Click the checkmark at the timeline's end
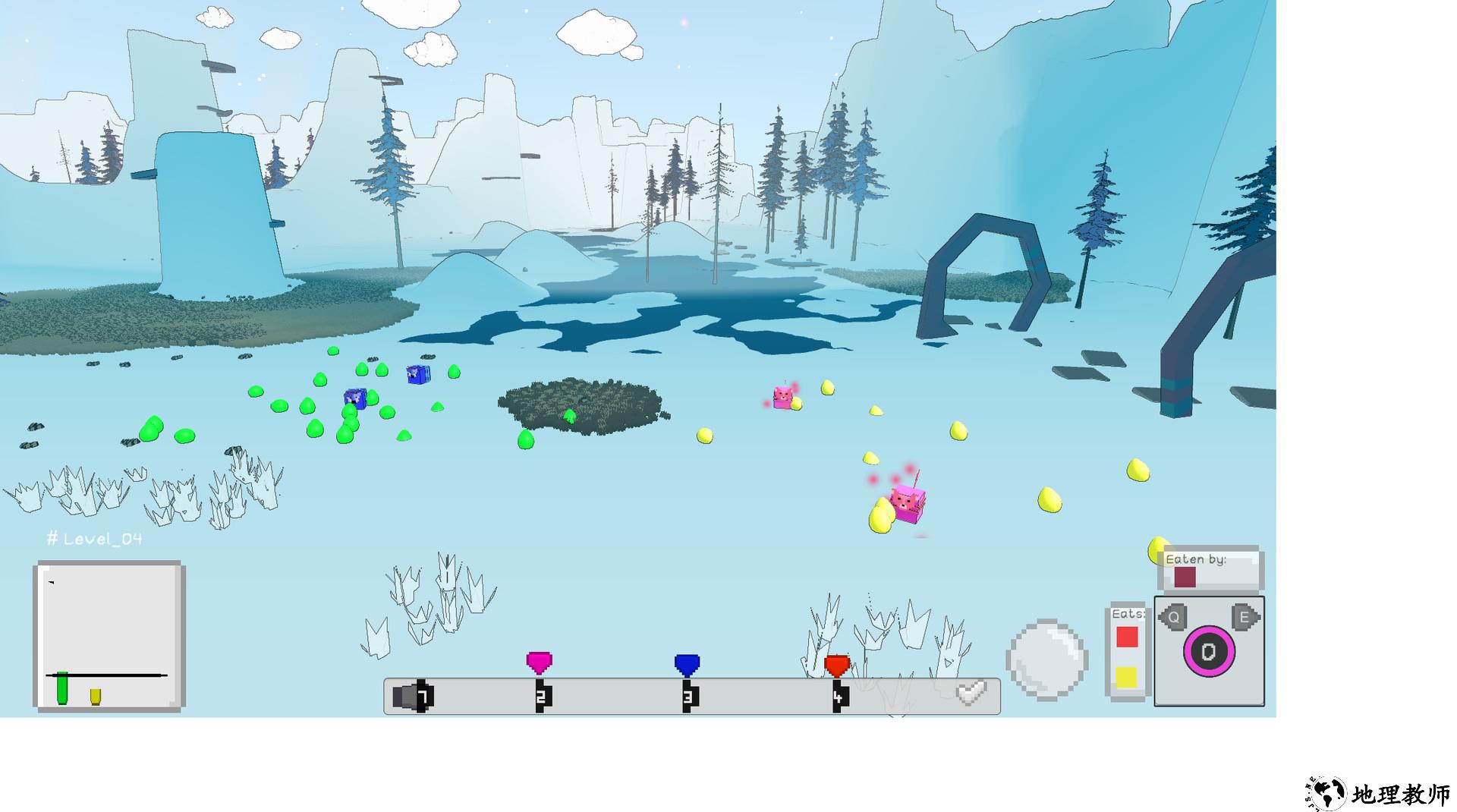Viewport: 1457px width, 812px height. pos(971,693)
